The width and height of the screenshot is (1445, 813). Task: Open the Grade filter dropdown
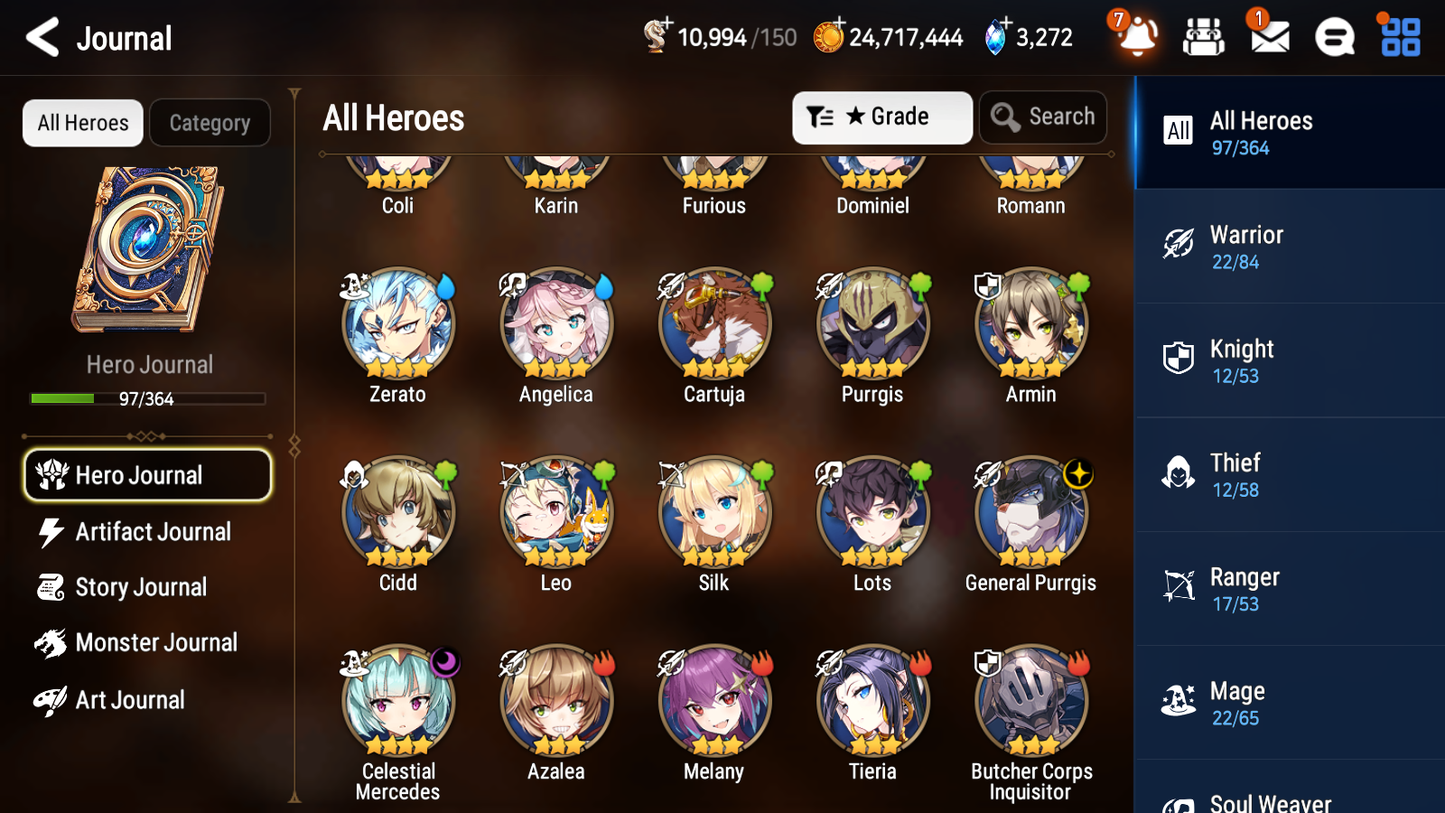pyautogui.click(x=882, y=117)
